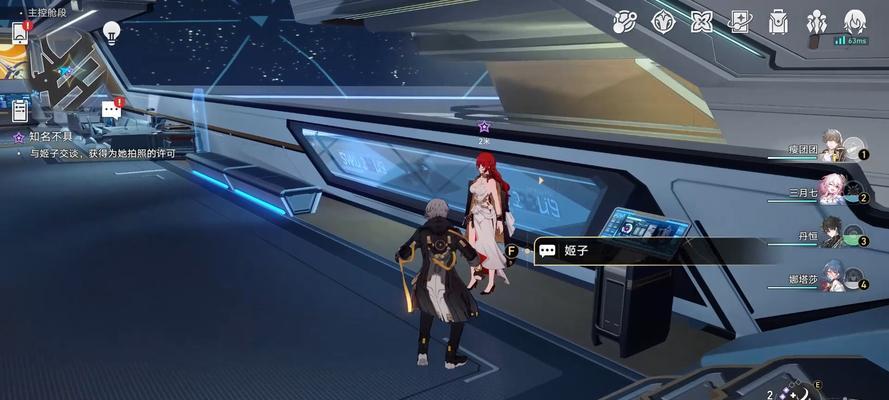Open the compass-shaped guide icon

click(663, 21)
